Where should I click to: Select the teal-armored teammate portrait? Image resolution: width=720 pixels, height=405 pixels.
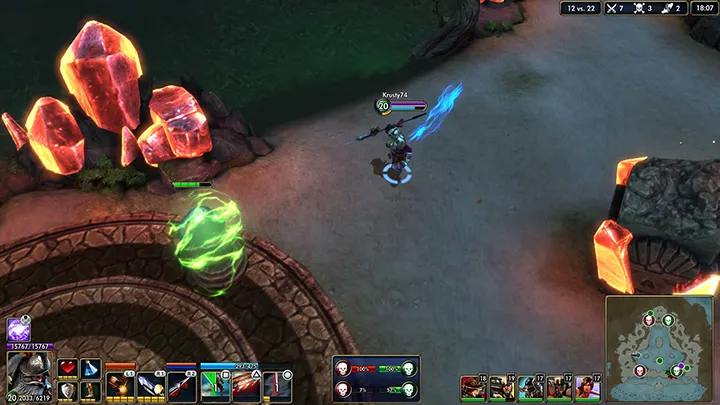530,387
